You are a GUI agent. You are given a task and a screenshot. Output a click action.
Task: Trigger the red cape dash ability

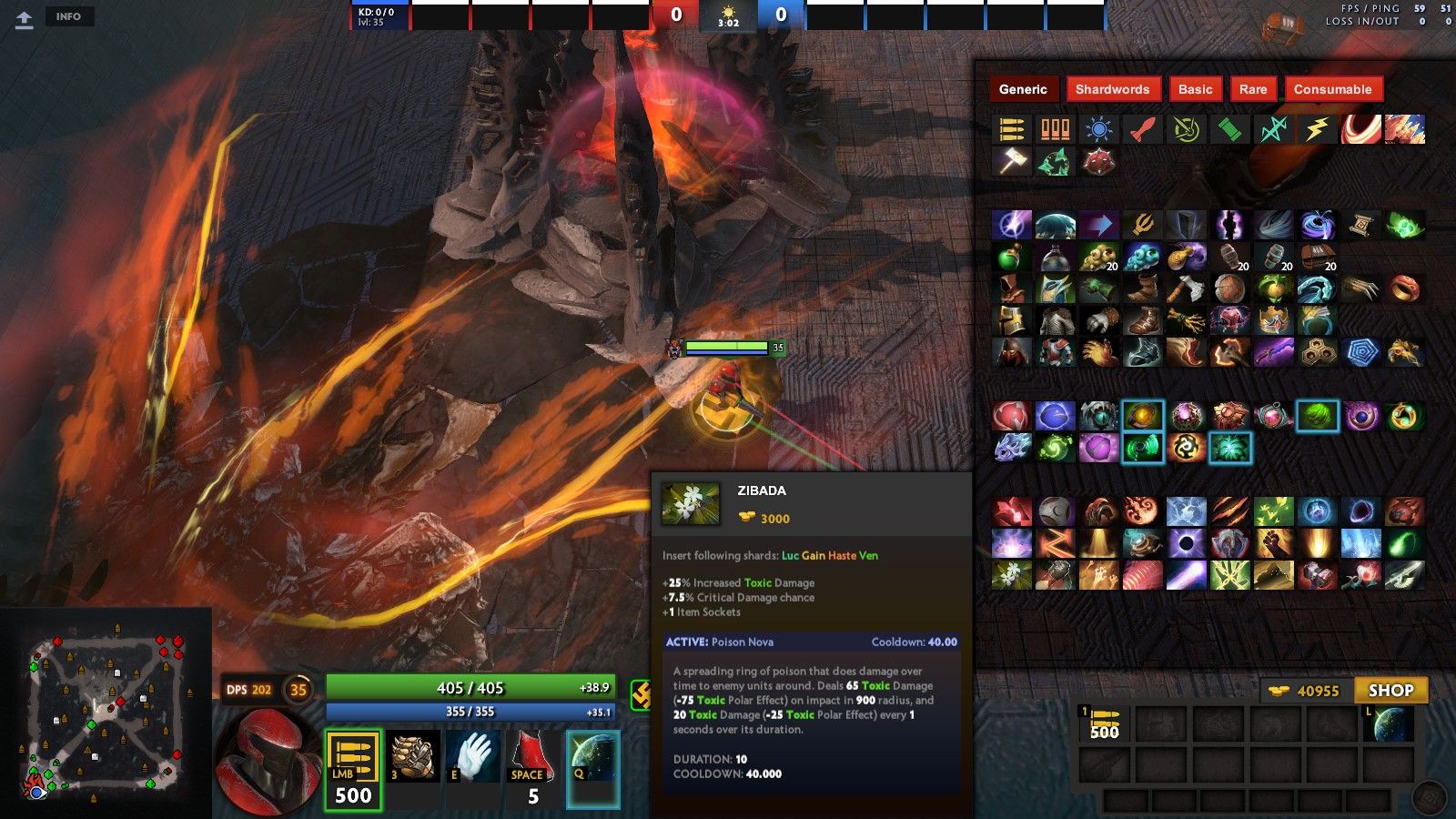tap(532, 757)
